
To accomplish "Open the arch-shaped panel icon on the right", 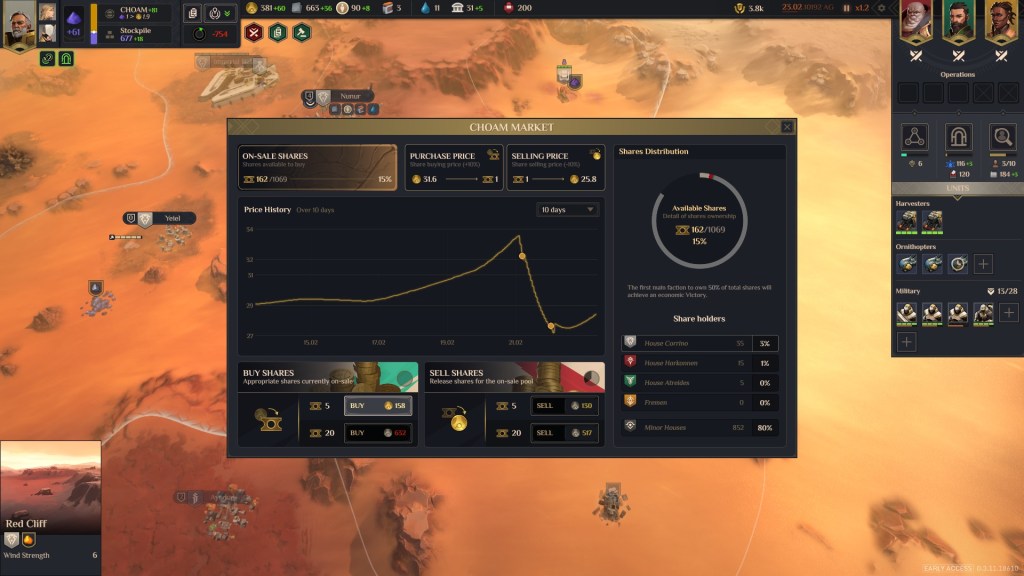I will pos(958,137).
